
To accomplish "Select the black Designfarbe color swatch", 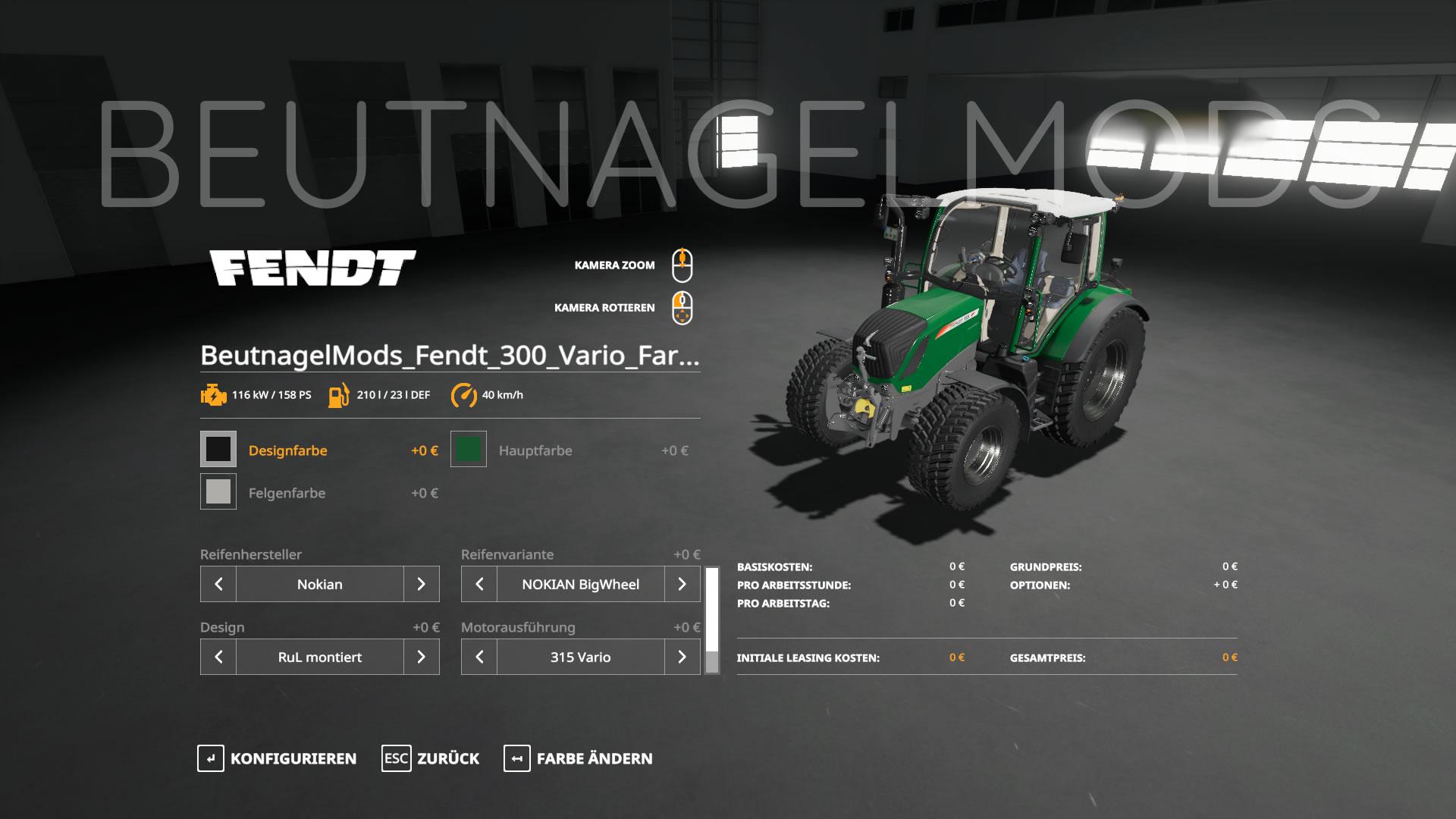I will [218, 450].
